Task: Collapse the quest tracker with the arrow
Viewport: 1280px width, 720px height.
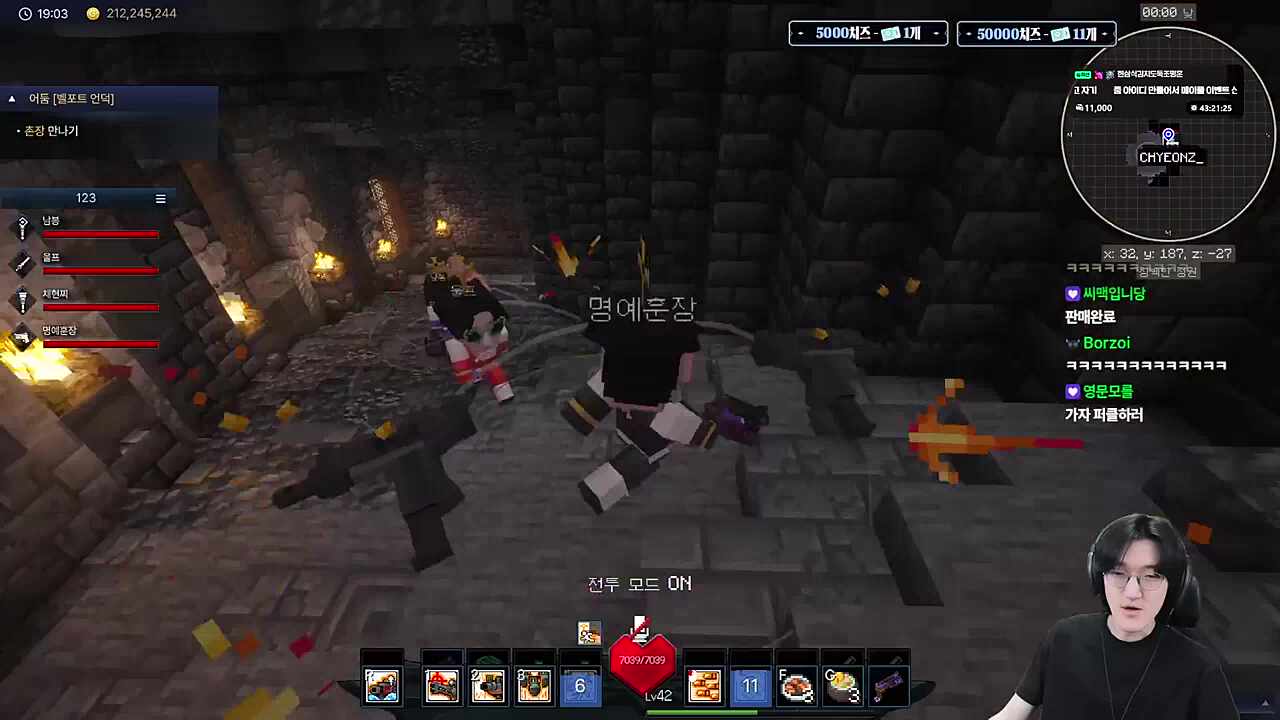Action: point(12,99)
